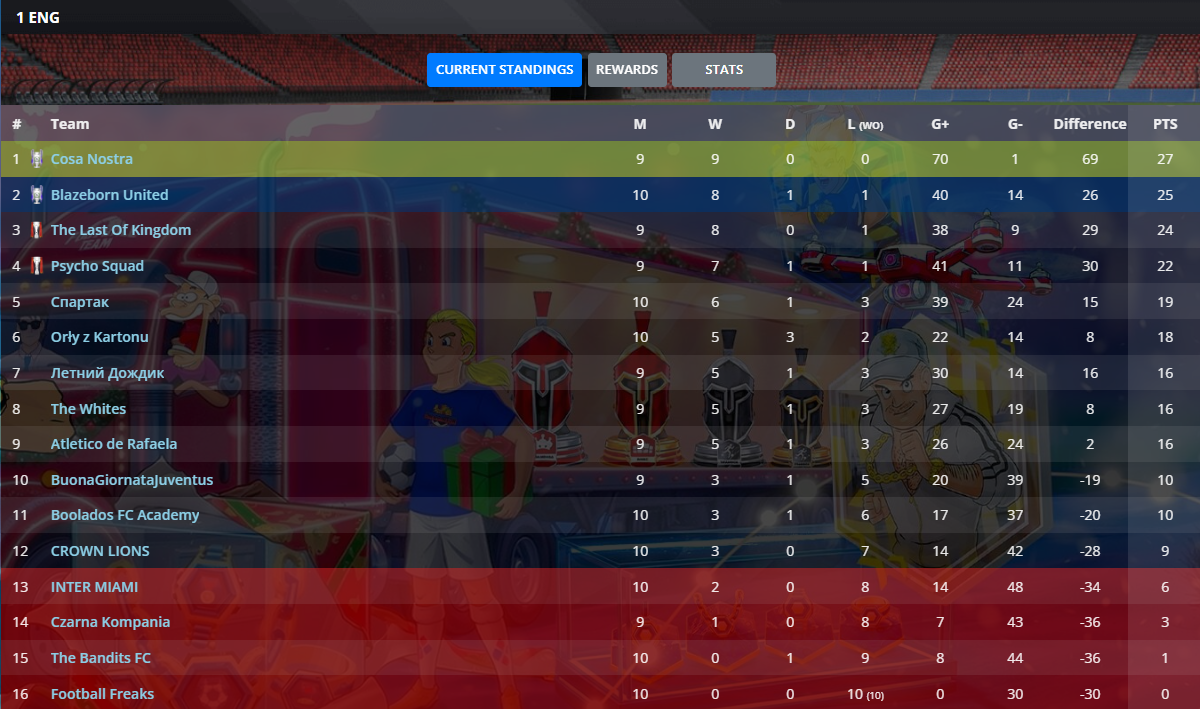Show the Stats tab

click(723, 70)
